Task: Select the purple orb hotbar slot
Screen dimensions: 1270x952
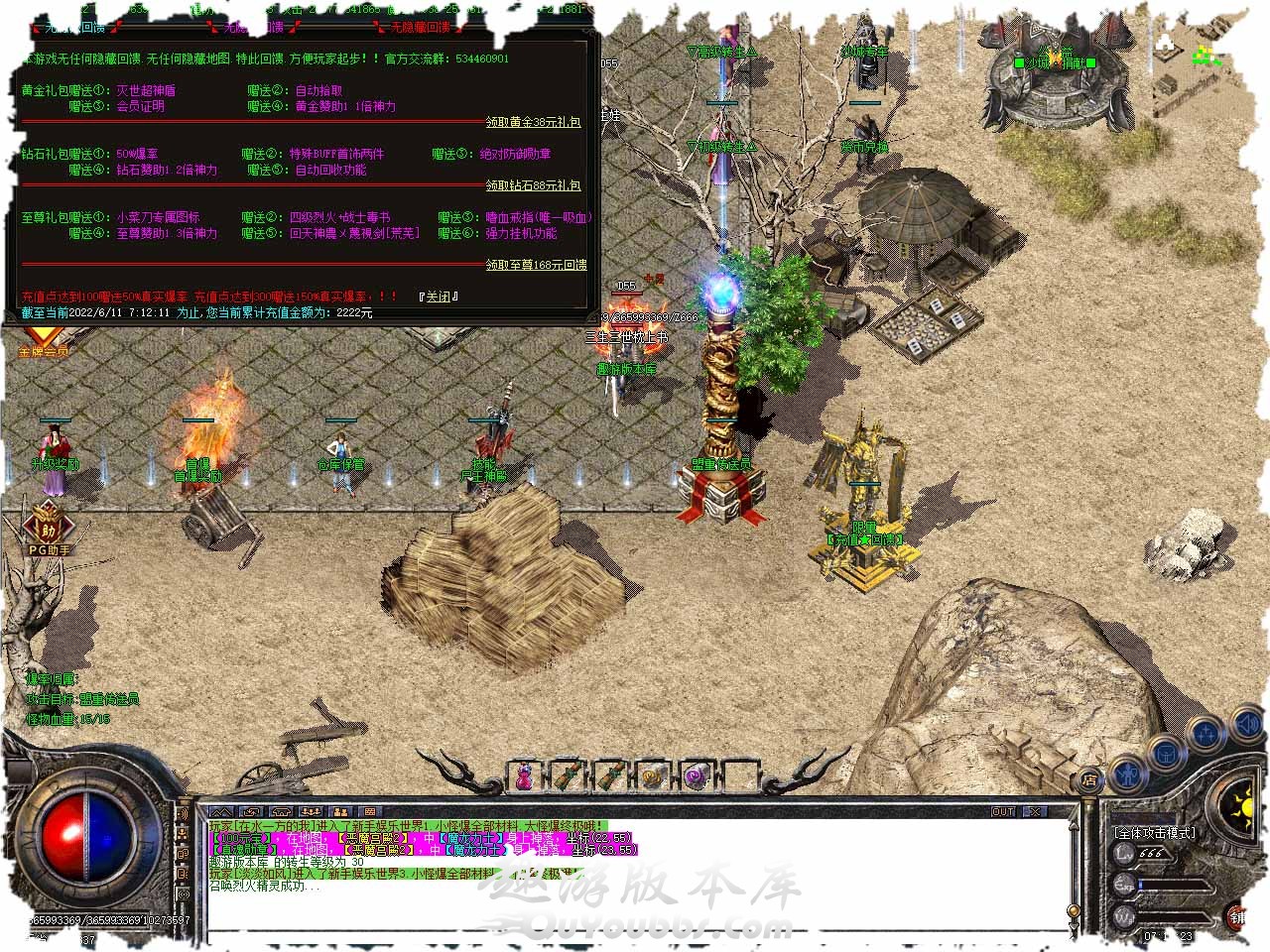Action: pos(696,775)
